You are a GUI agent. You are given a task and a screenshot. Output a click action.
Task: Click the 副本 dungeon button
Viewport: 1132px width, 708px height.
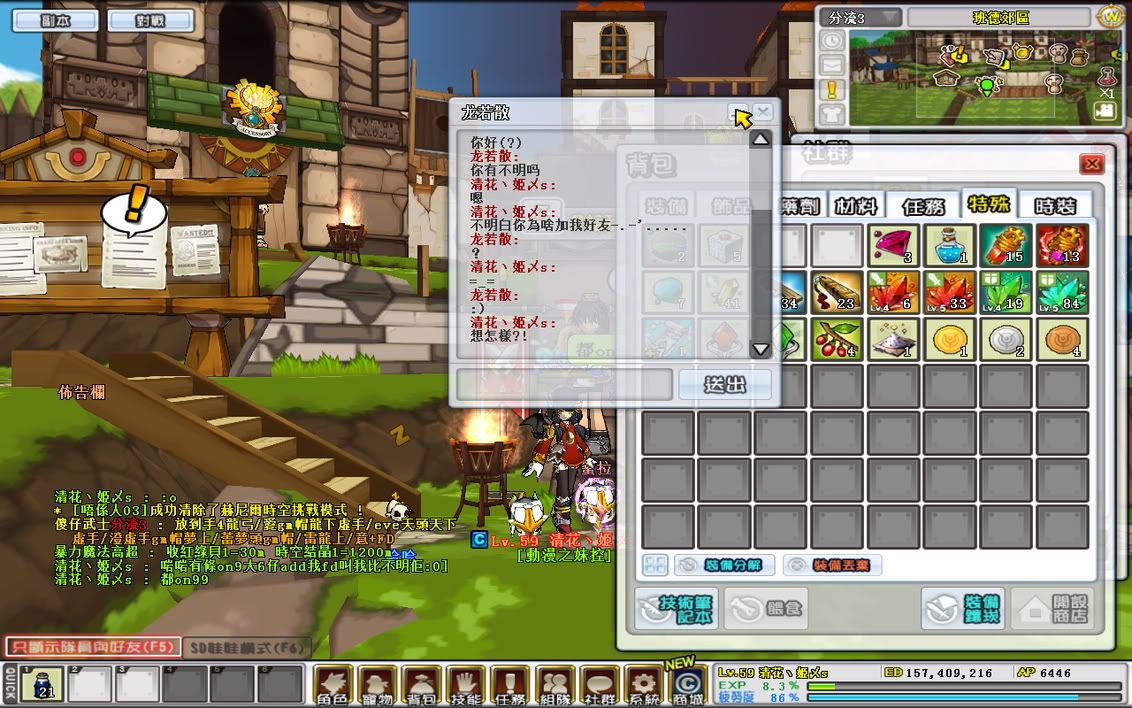pos(47,20)
